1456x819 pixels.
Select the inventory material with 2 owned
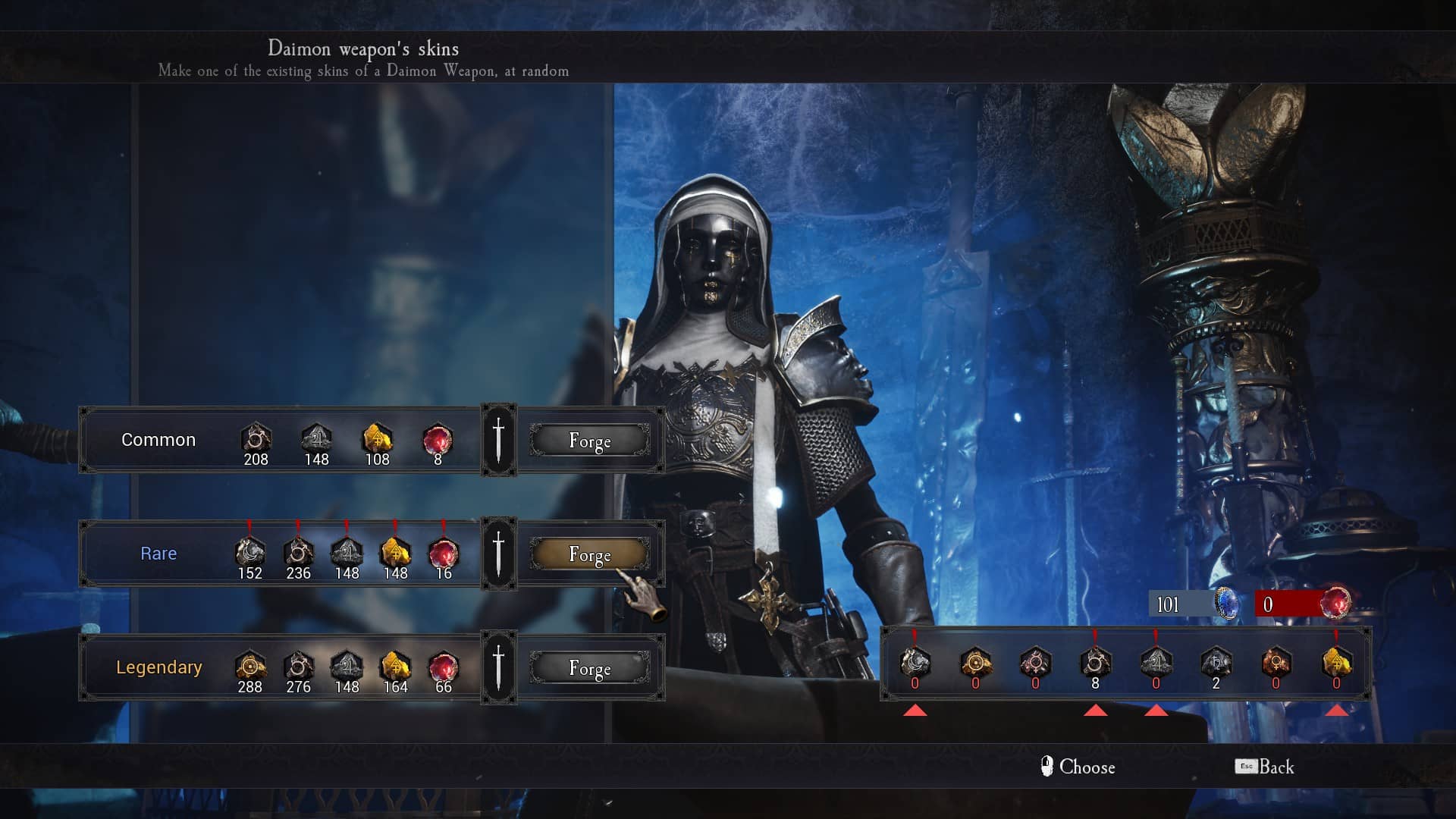(1216, 664)
